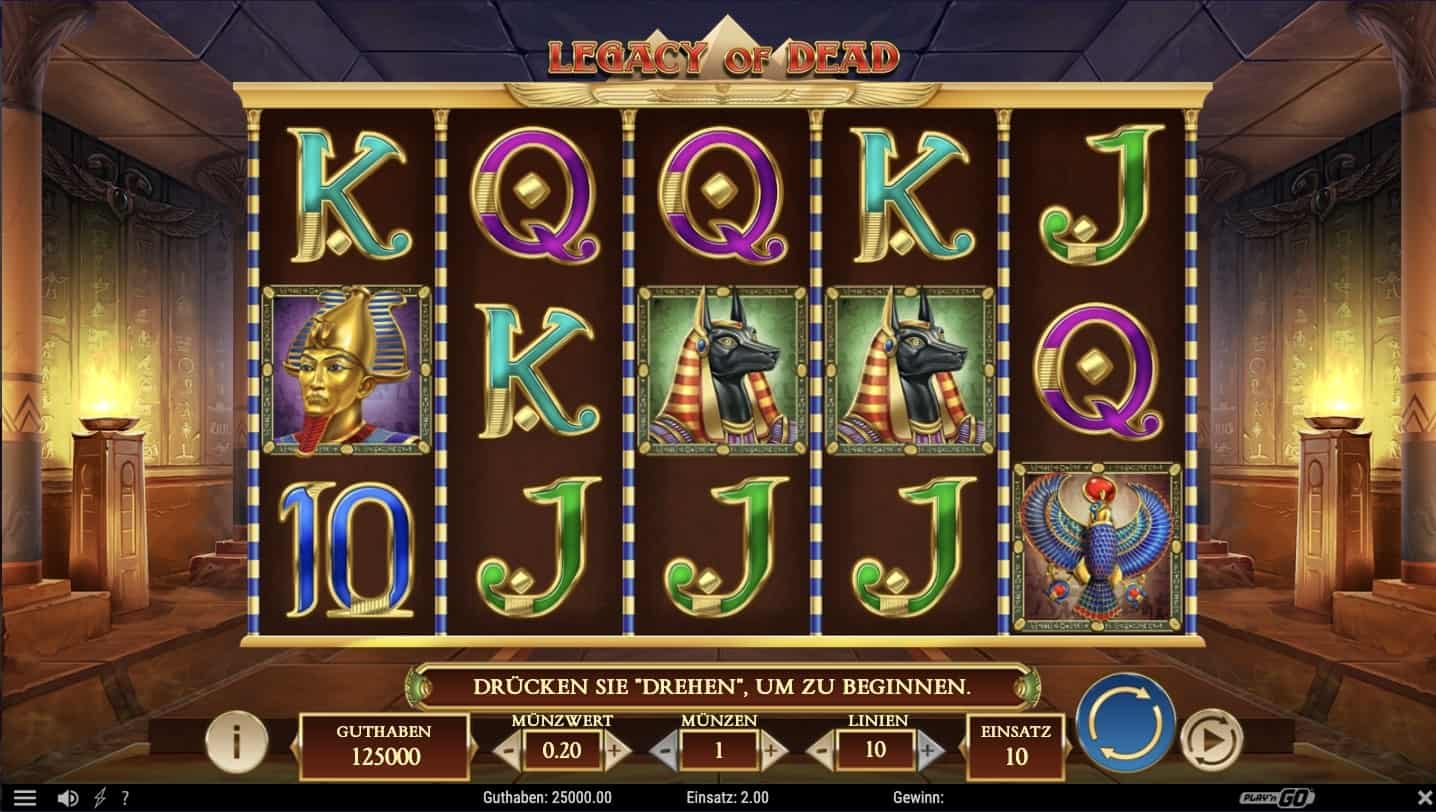Open the paytable info button
The image size is (1436, 812).
237,742
